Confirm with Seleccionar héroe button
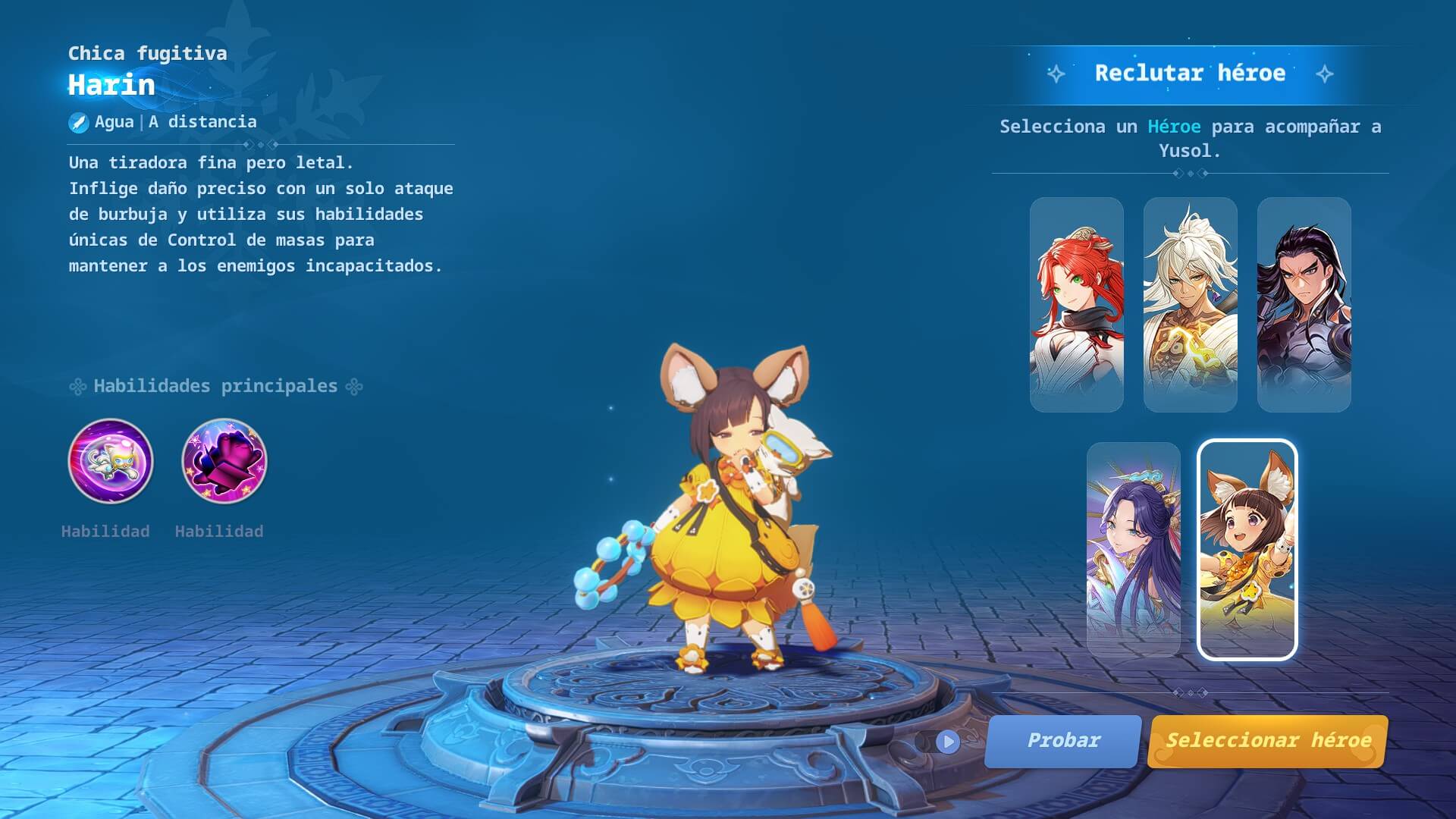The width and height of the screenshot is (1456, 819). pyautogui.click(x=1268, y=741)
